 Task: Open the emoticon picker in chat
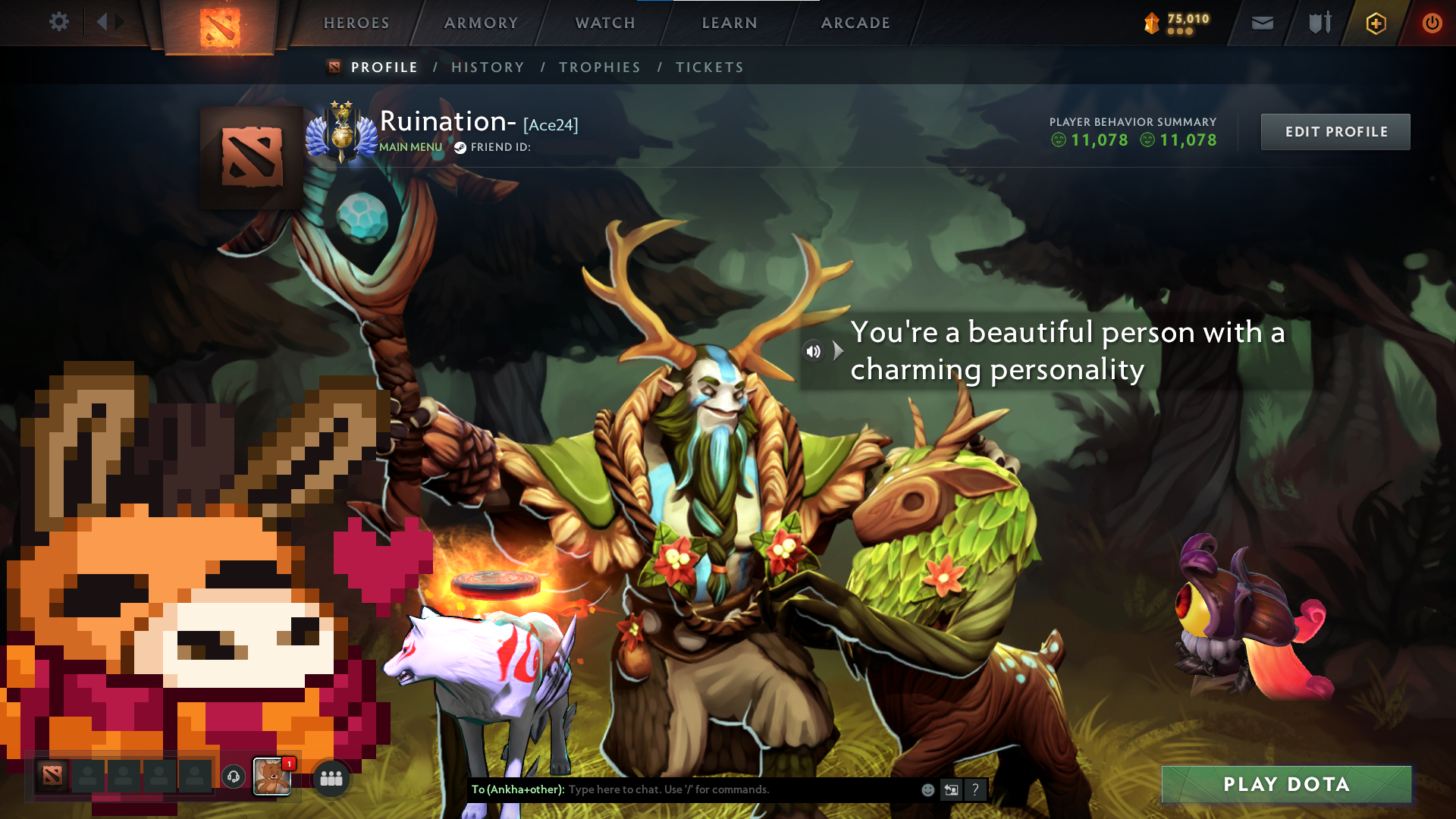927,789
